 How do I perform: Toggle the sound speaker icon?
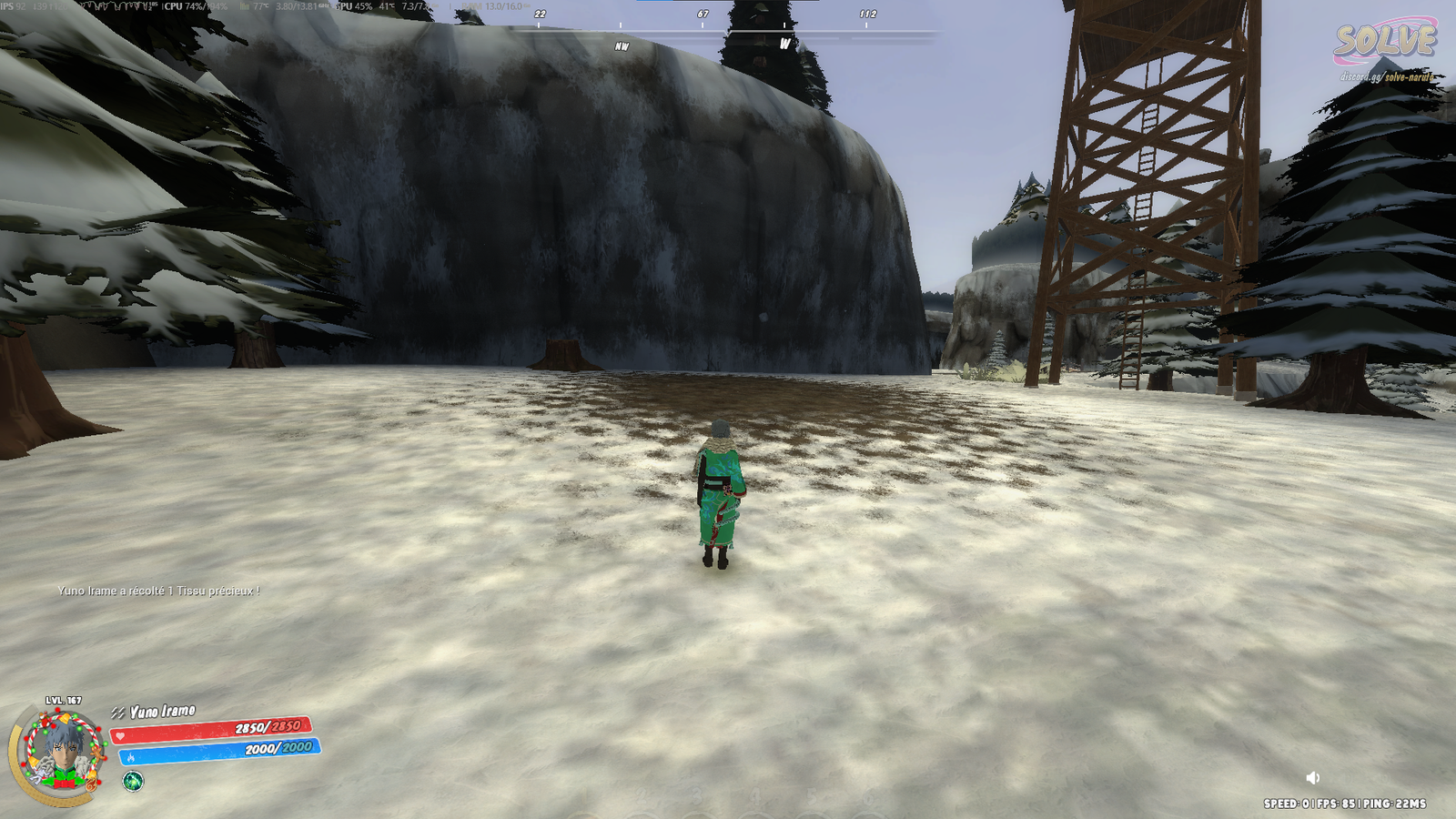point(1312,778)
